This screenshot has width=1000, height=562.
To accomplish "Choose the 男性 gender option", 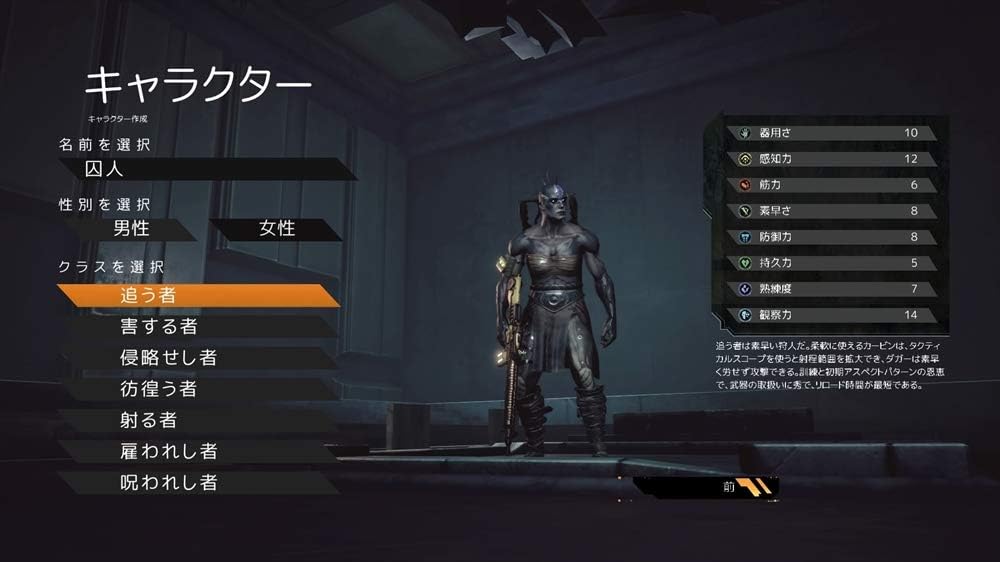I will pyautogui.click(x=130, y=228).
